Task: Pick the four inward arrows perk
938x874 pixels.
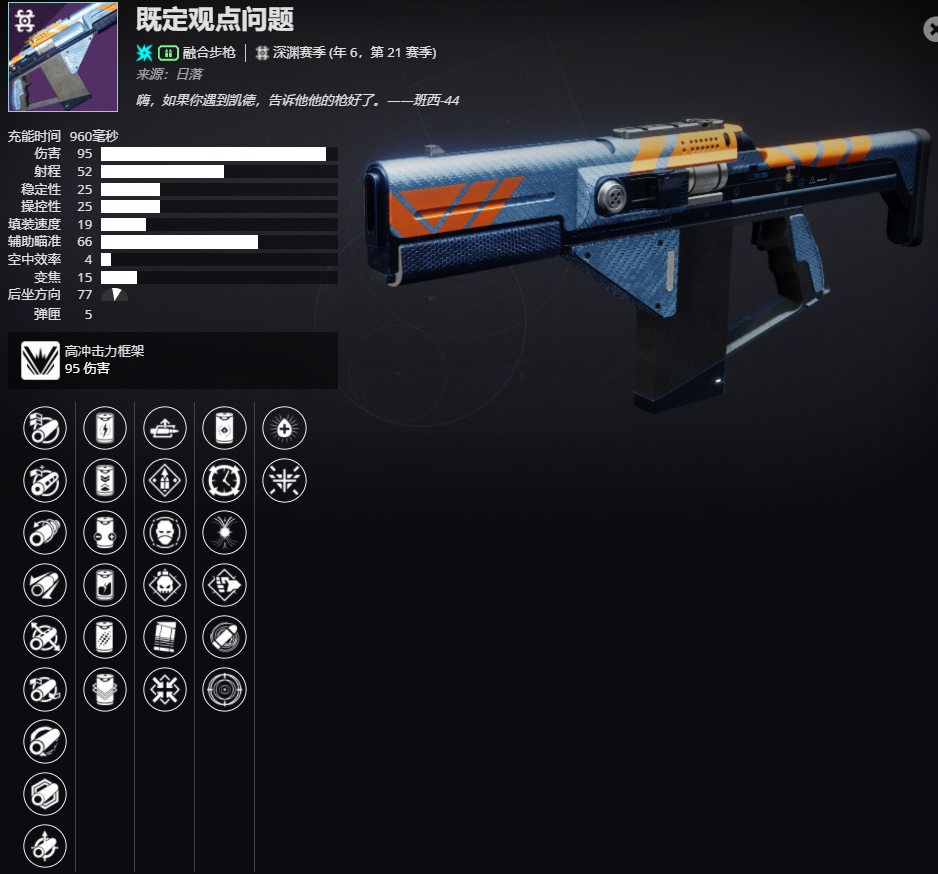Action: pos(165,689)
